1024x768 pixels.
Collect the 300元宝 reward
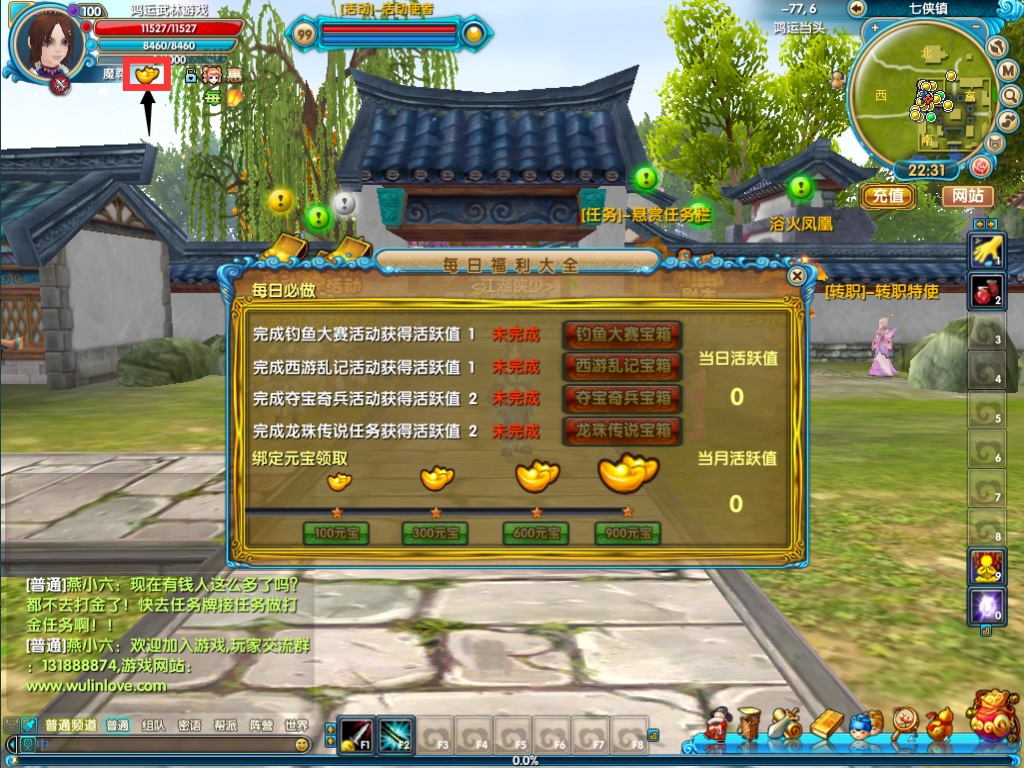pos(435,534)
